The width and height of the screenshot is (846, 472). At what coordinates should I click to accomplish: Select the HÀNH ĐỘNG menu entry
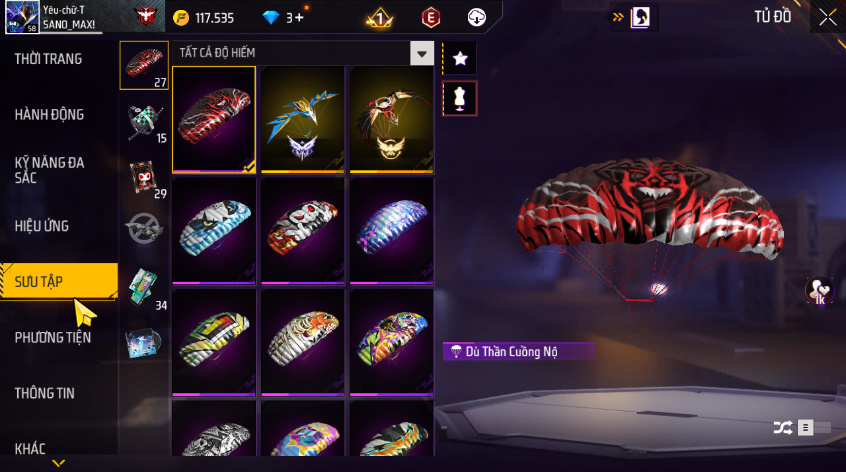coord(50,115)
